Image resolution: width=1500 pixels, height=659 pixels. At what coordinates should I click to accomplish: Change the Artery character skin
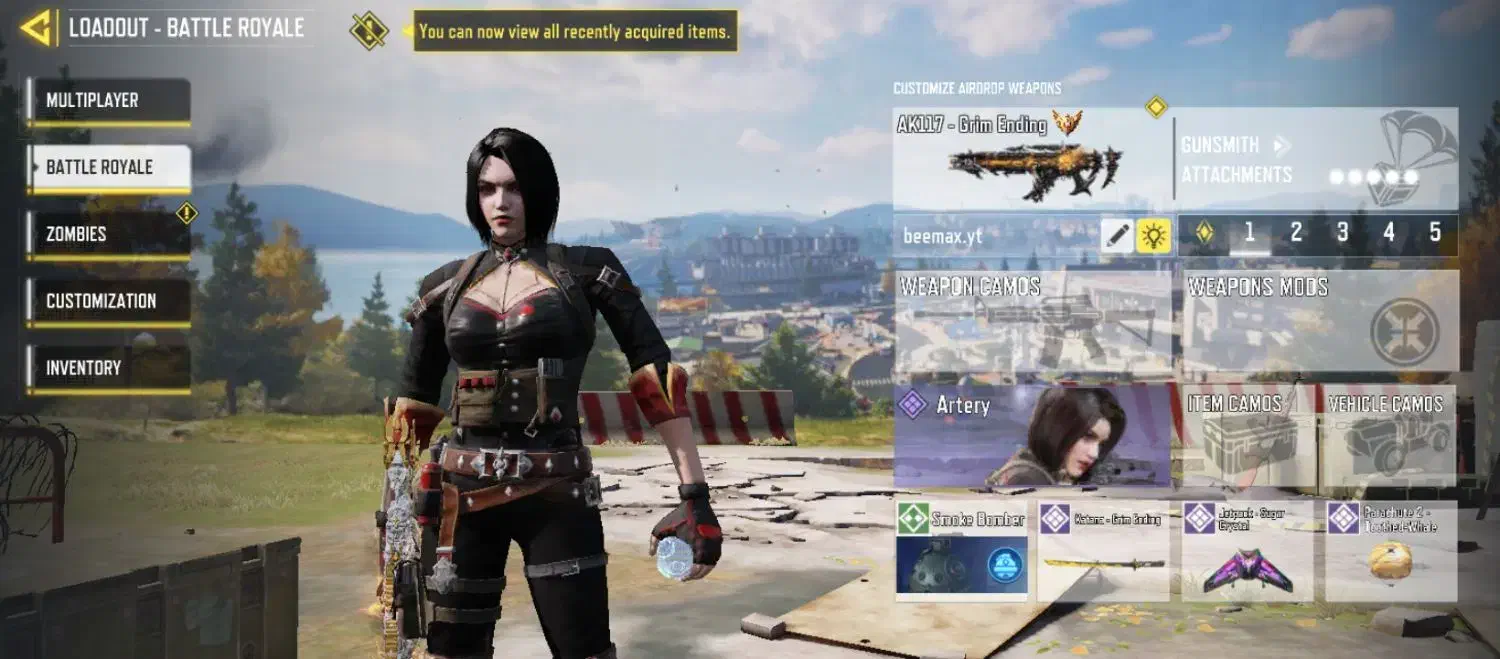(x=1031, y=435)
